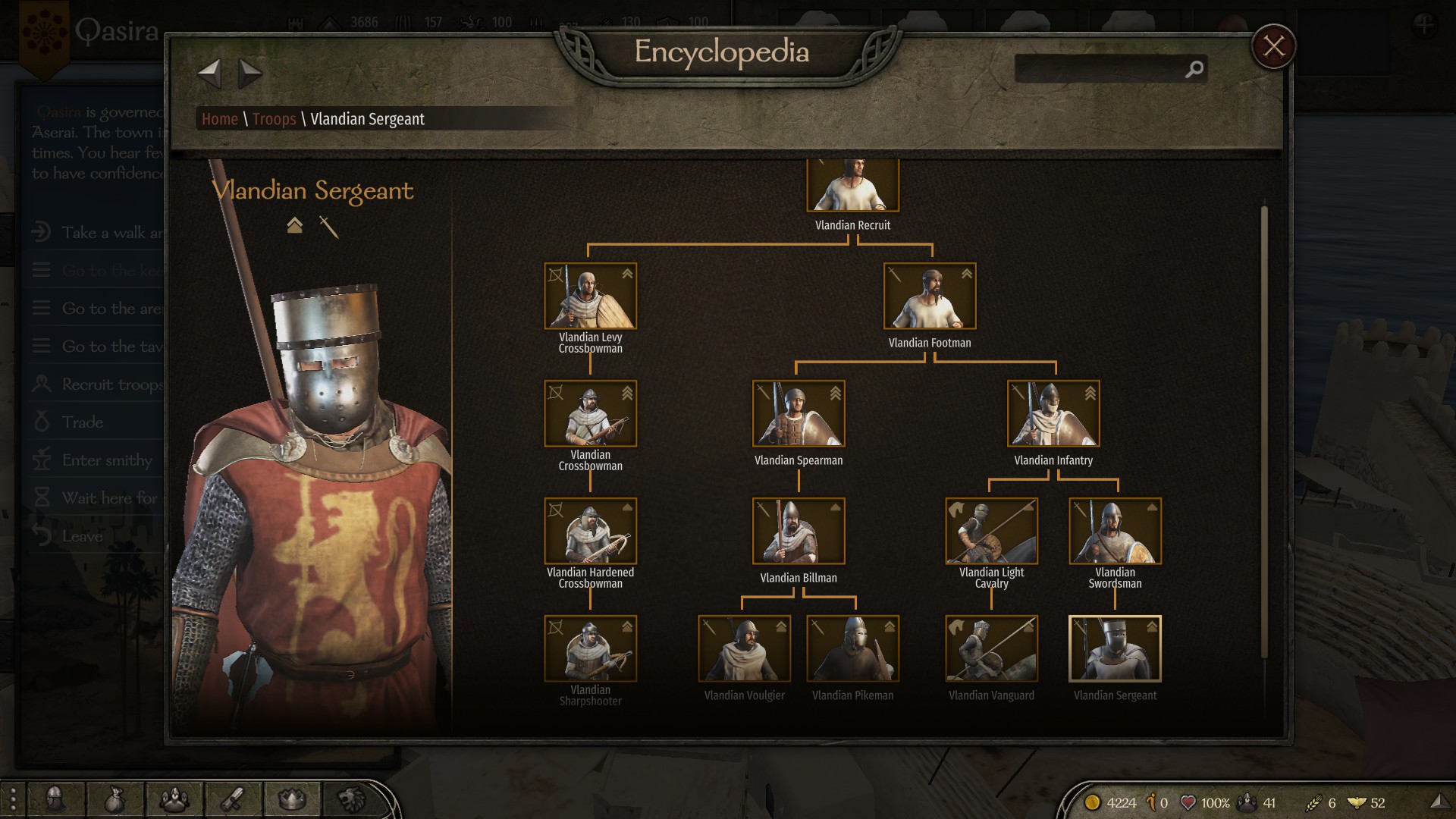Open the Vlandian Vanguard entry
Screen dimensions: 1456x819
click(991, 648)
